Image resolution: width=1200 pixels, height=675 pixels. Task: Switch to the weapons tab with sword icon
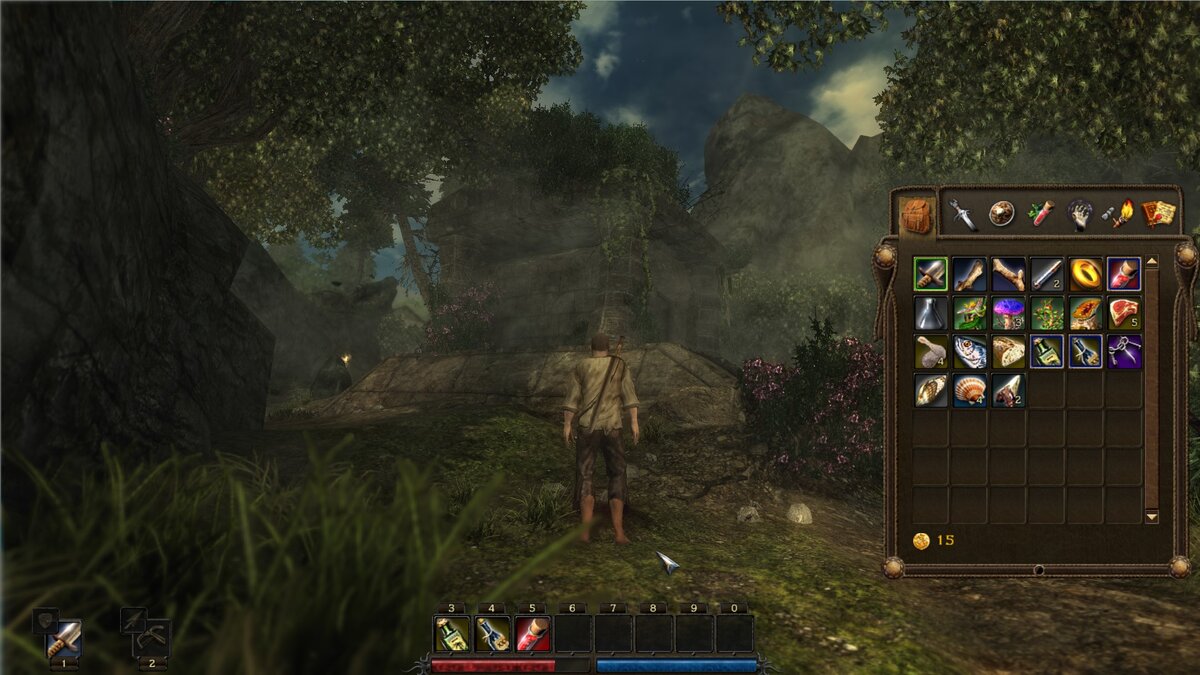click(963, 214)
